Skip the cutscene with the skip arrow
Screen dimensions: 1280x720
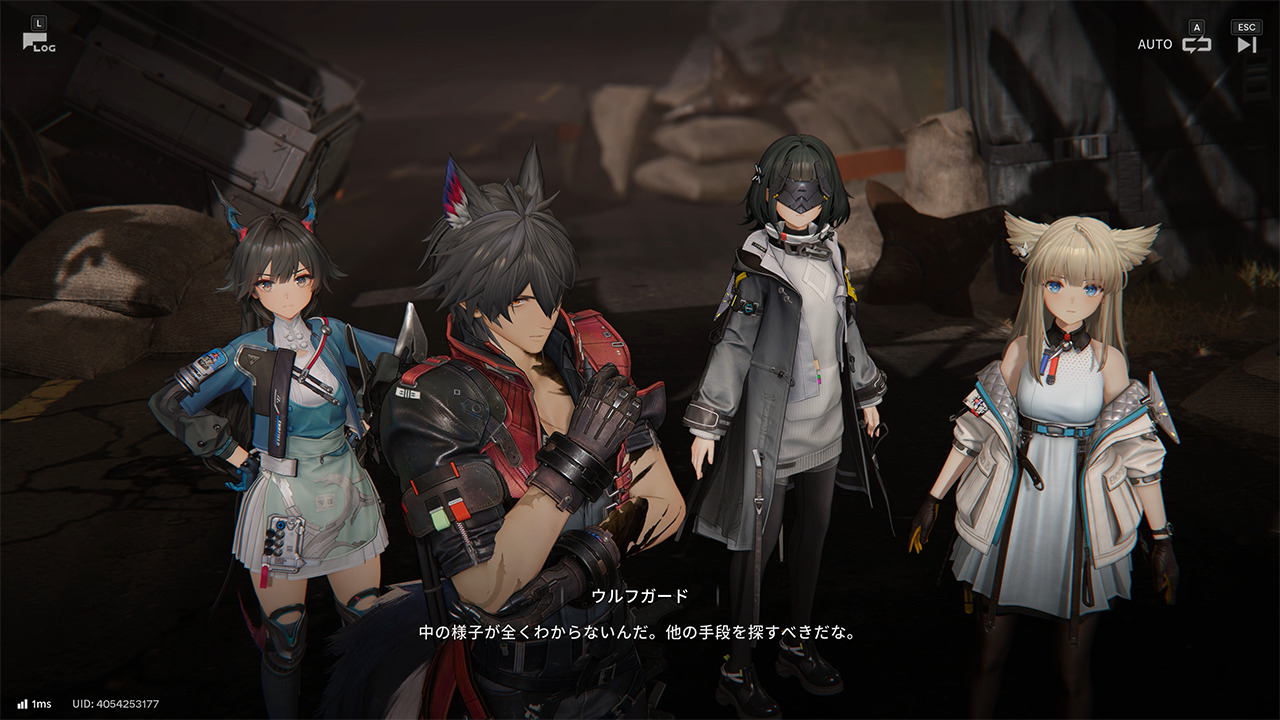point(1246,44)
